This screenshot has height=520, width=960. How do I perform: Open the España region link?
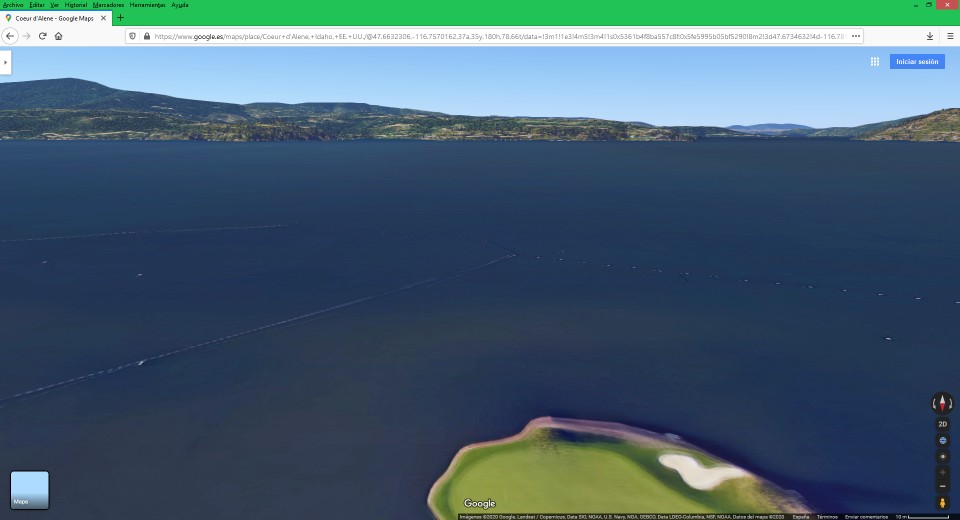coord(801,516)
